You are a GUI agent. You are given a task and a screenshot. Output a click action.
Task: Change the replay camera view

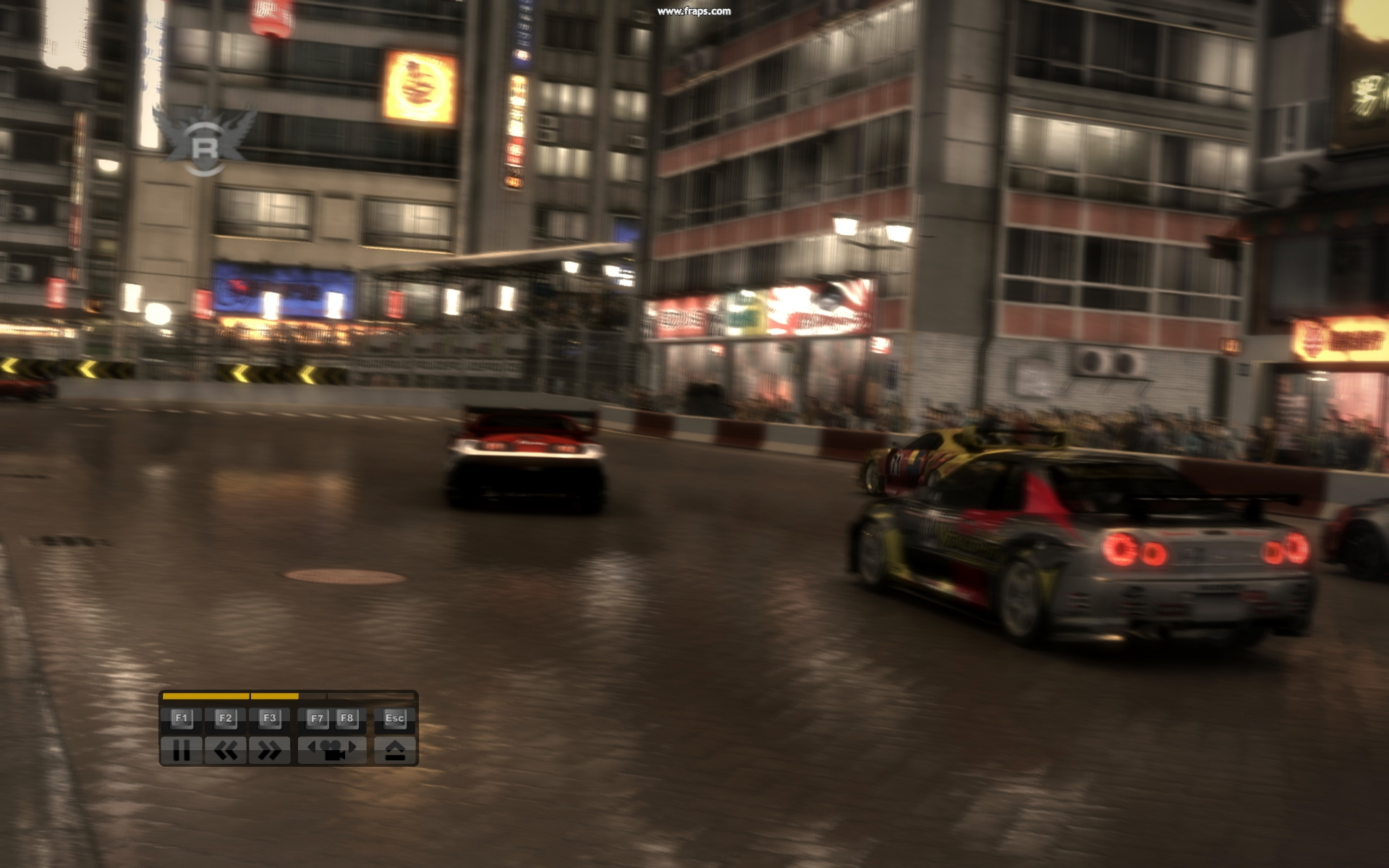[x=332, y=751]
